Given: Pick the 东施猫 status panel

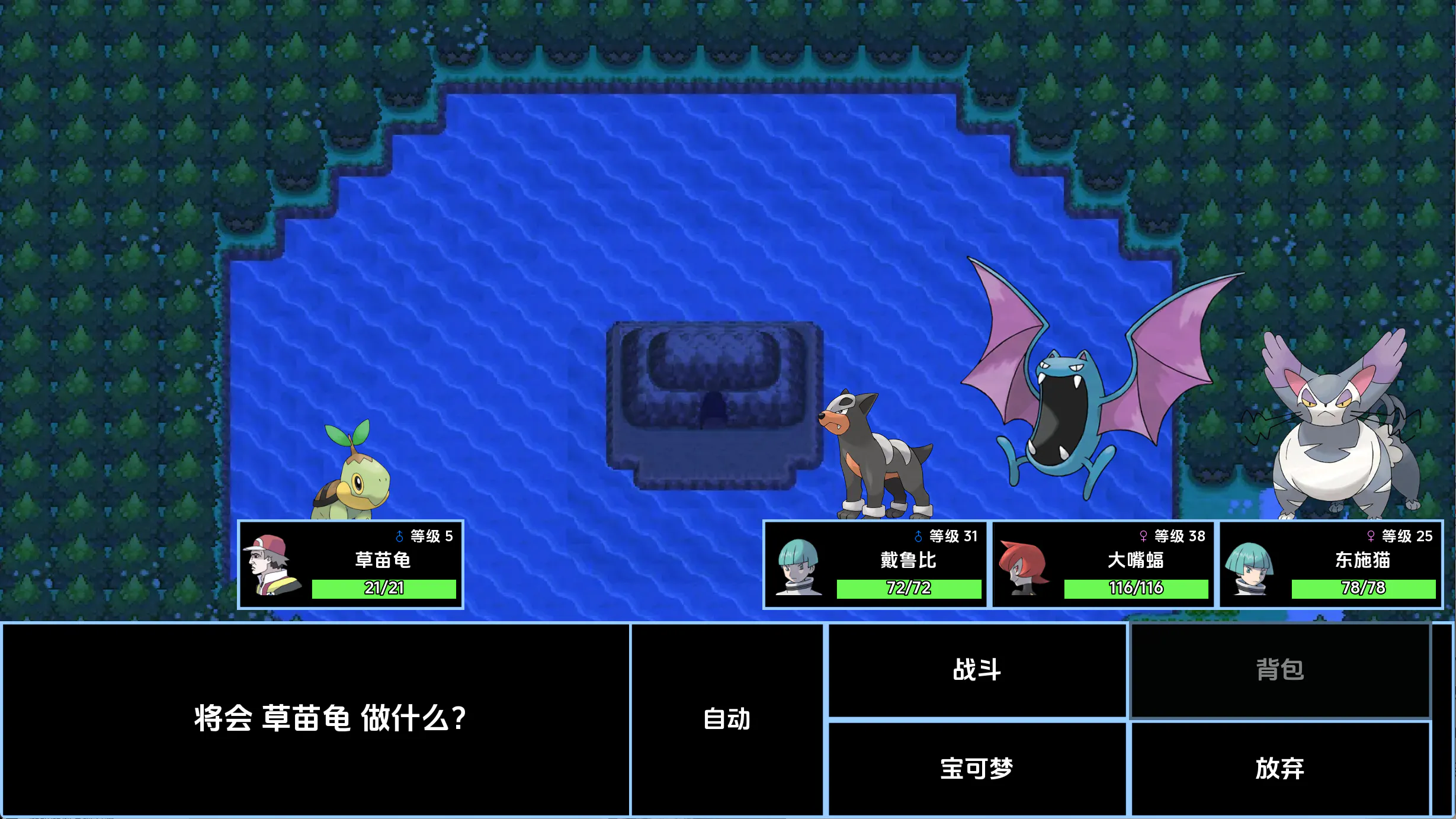Looking at the screenshot, I should click(x=1330, y=564).
